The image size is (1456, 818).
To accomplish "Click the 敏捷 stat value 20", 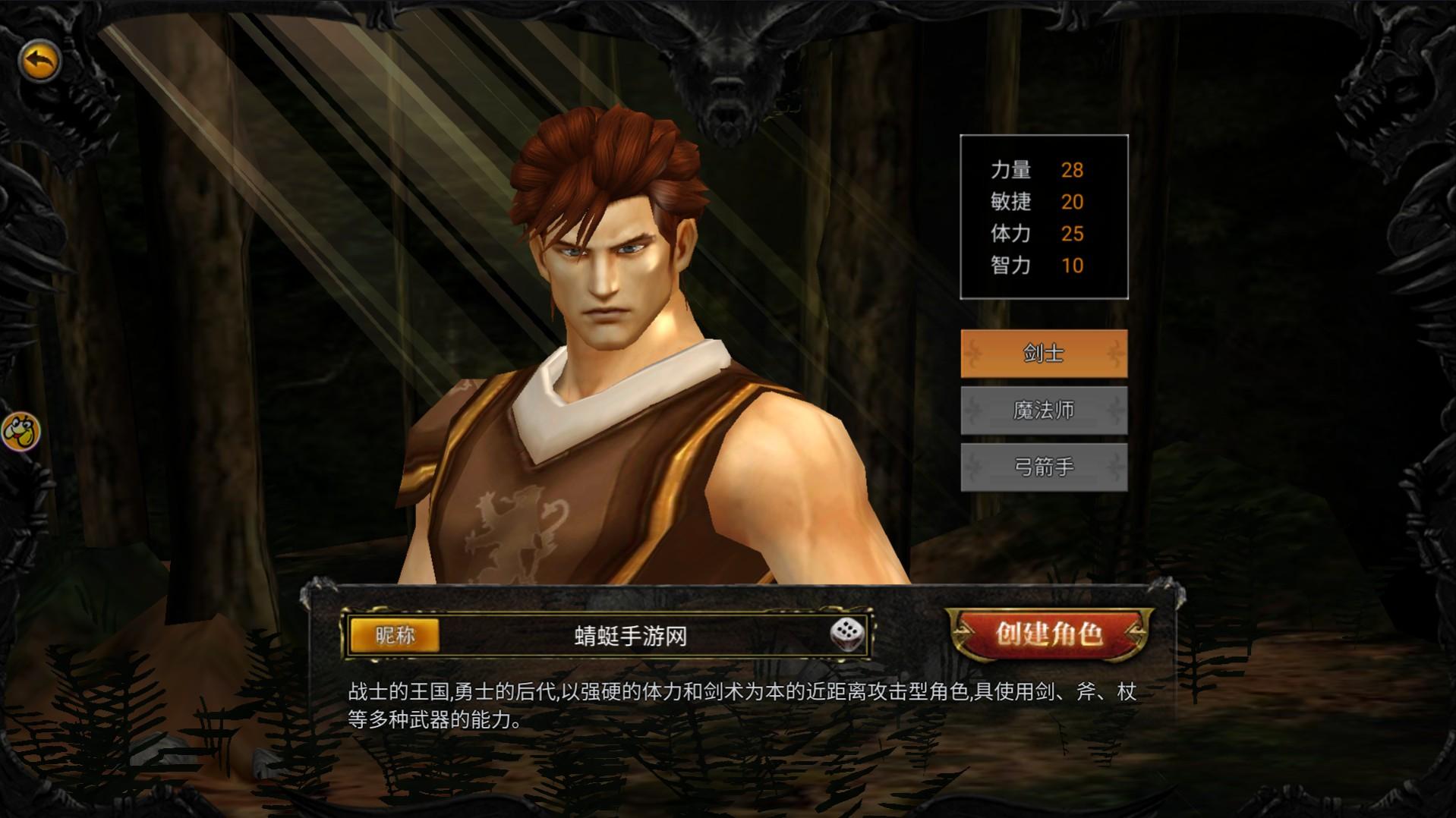I will [1073, 202].
